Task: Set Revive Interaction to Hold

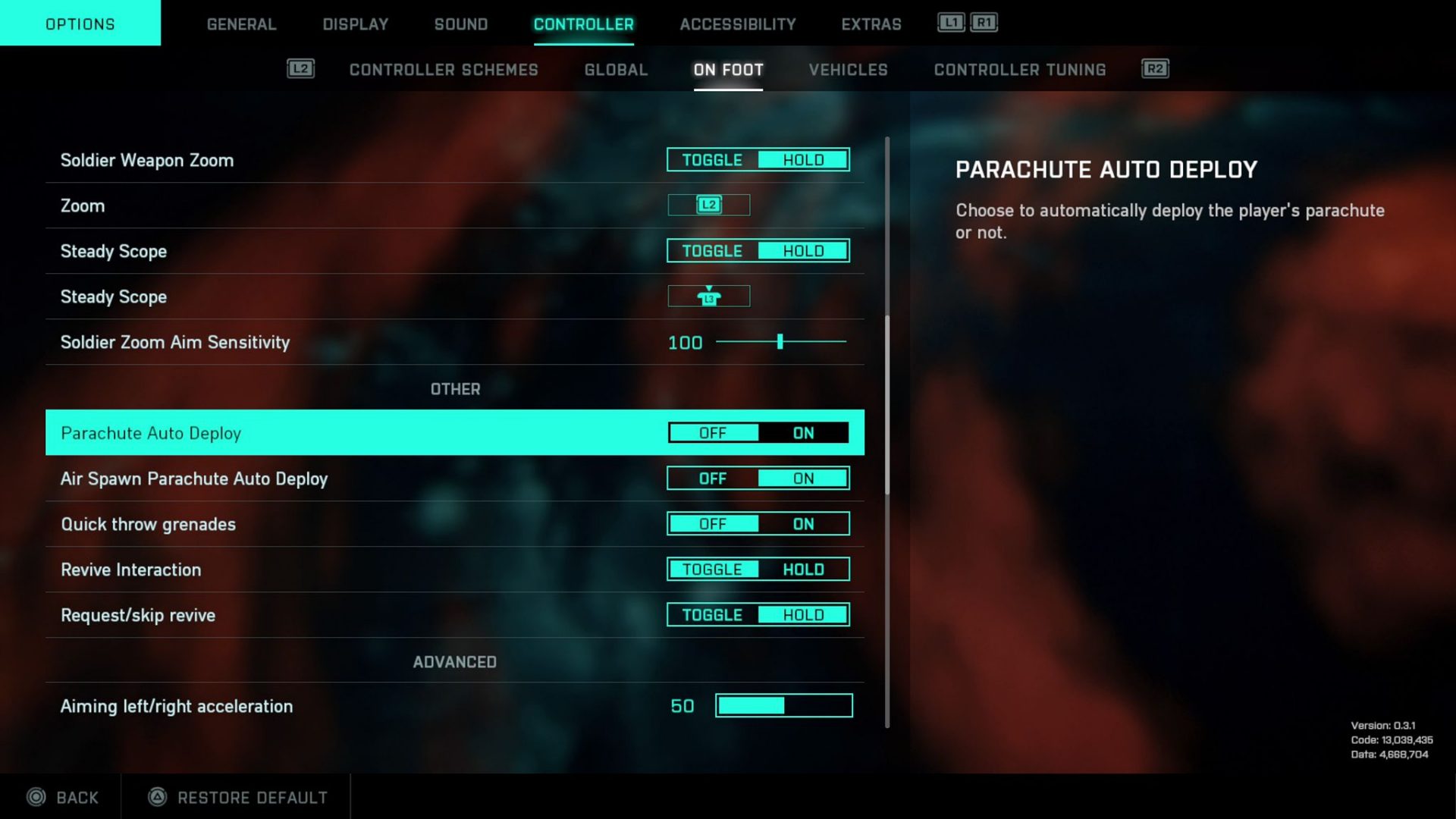Action: pos(803,569)
